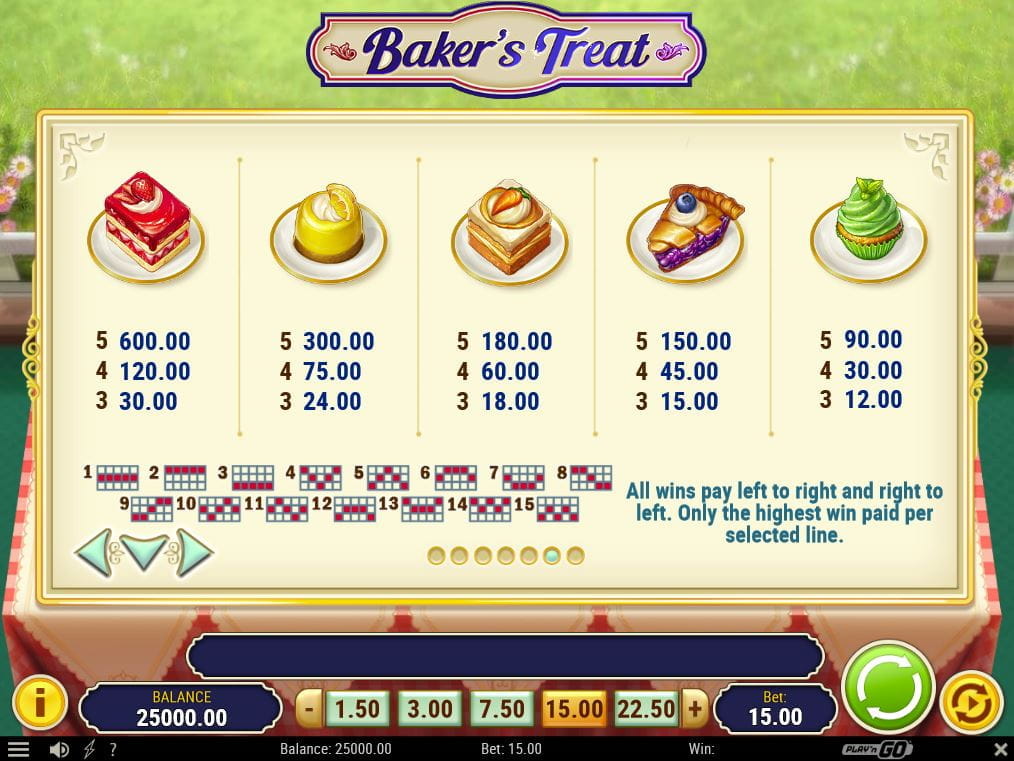Spin the reels with the green button
Viewport: 1014px width, 761px height.
tap(888, 686)
